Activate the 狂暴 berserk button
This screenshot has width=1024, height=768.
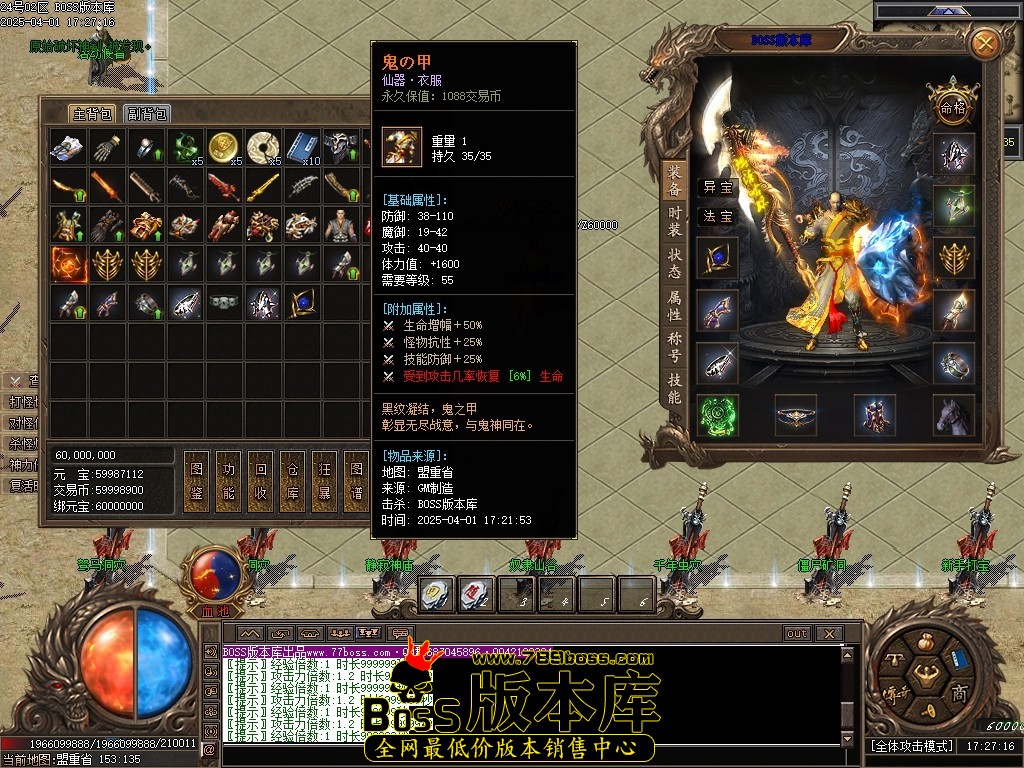pyautogui.click(x=324, y=481)
